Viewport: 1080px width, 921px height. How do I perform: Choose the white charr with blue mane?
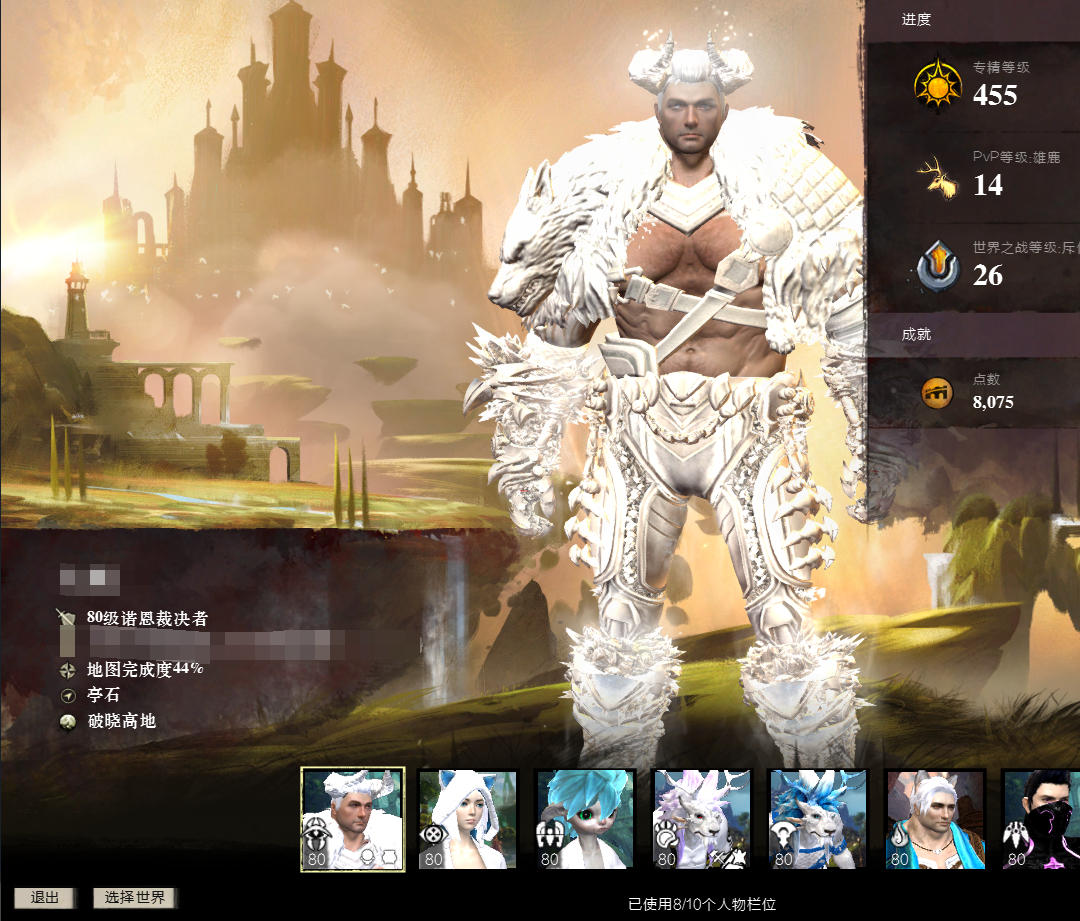click(818, 819)
